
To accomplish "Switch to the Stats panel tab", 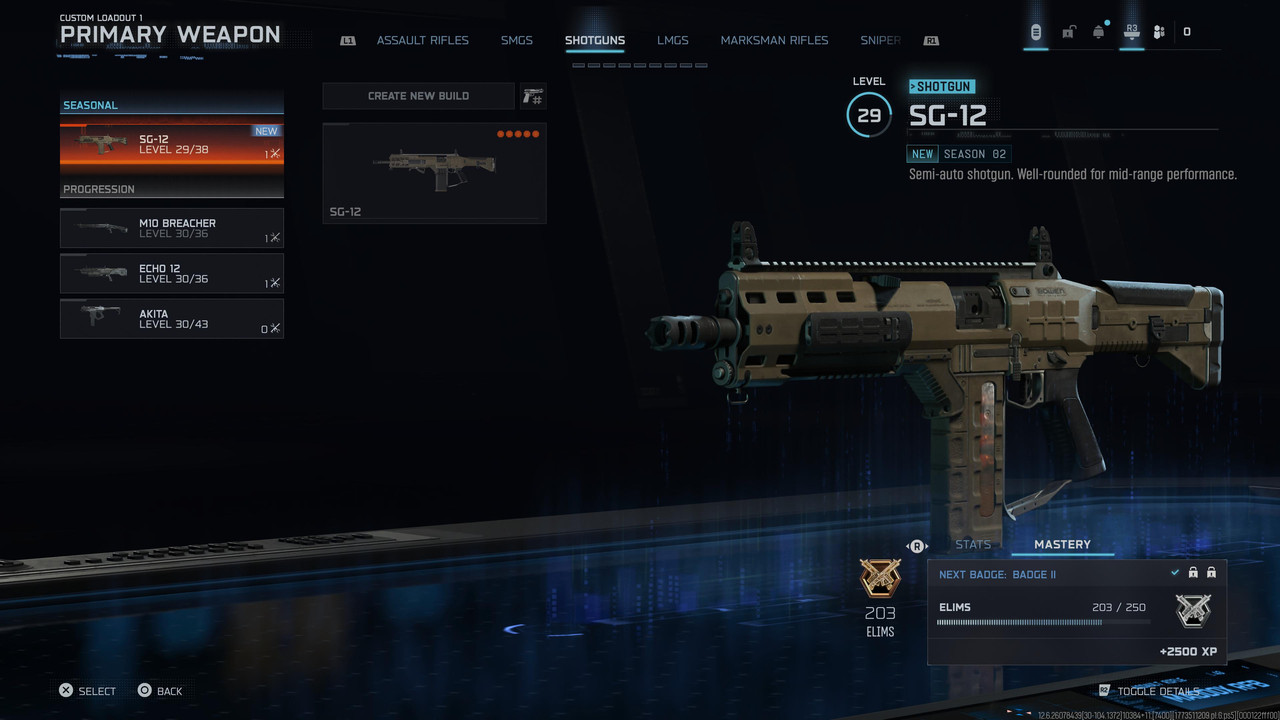I will click(973, 545).
